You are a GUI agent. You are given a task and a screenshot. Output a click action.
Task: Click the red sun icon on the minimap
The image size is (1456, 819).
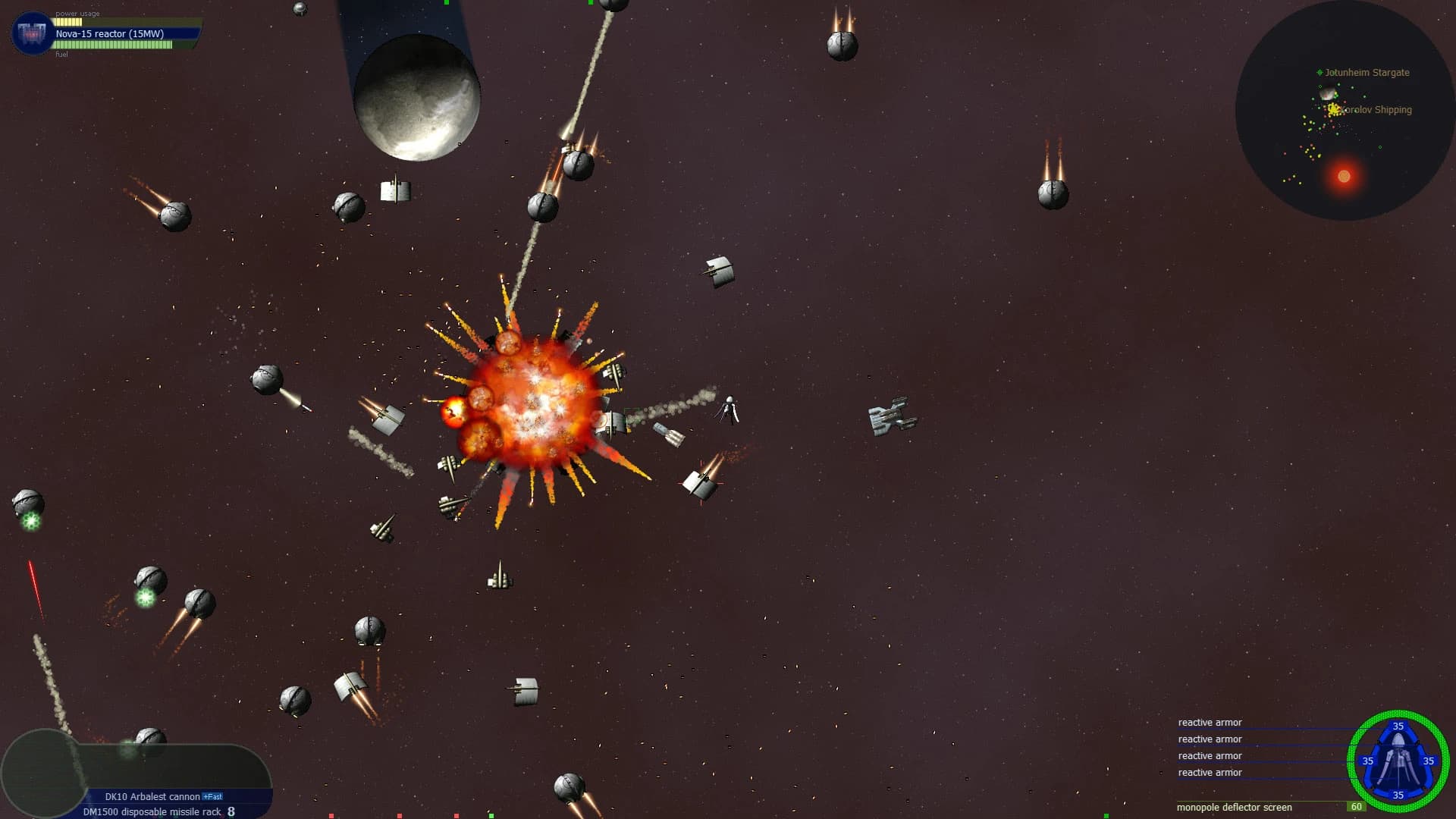(x=1344, y=176)
